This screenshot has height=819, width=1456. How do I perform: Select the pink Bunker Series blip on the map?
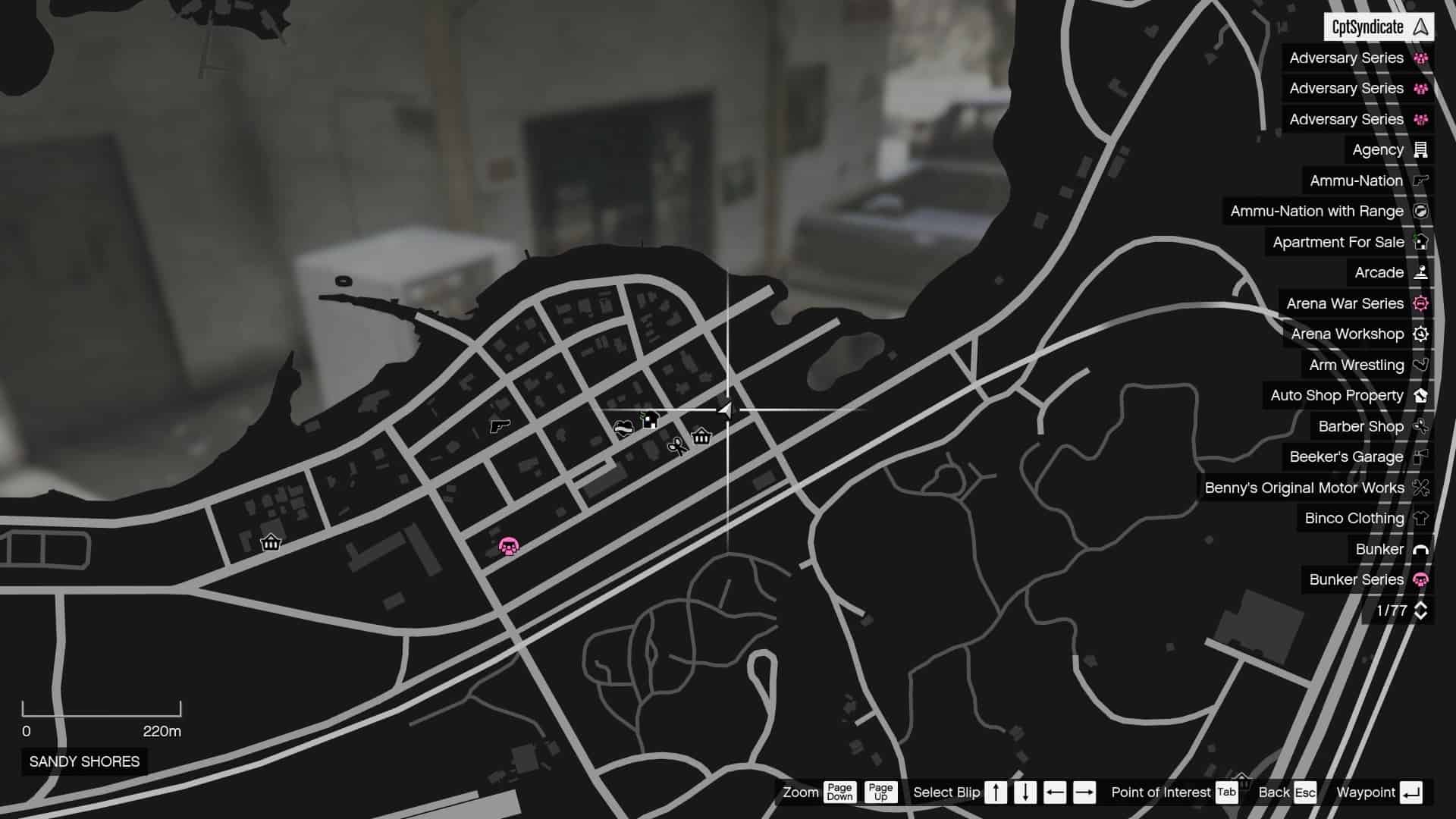(x=509, y=546)
